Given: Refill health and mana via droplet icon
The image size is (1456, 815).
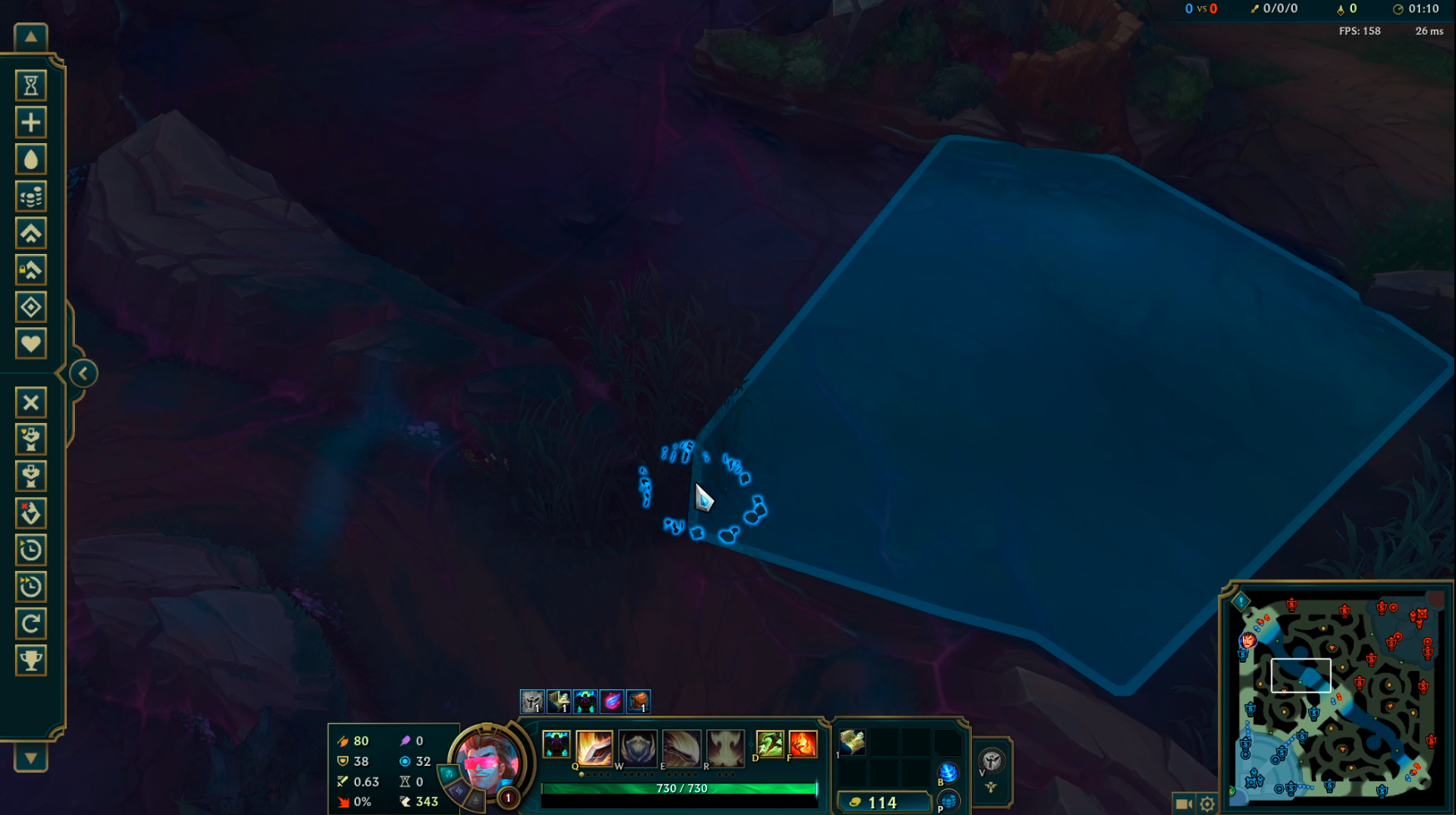Looking at the screenshot, I should [x=31, y=159].
